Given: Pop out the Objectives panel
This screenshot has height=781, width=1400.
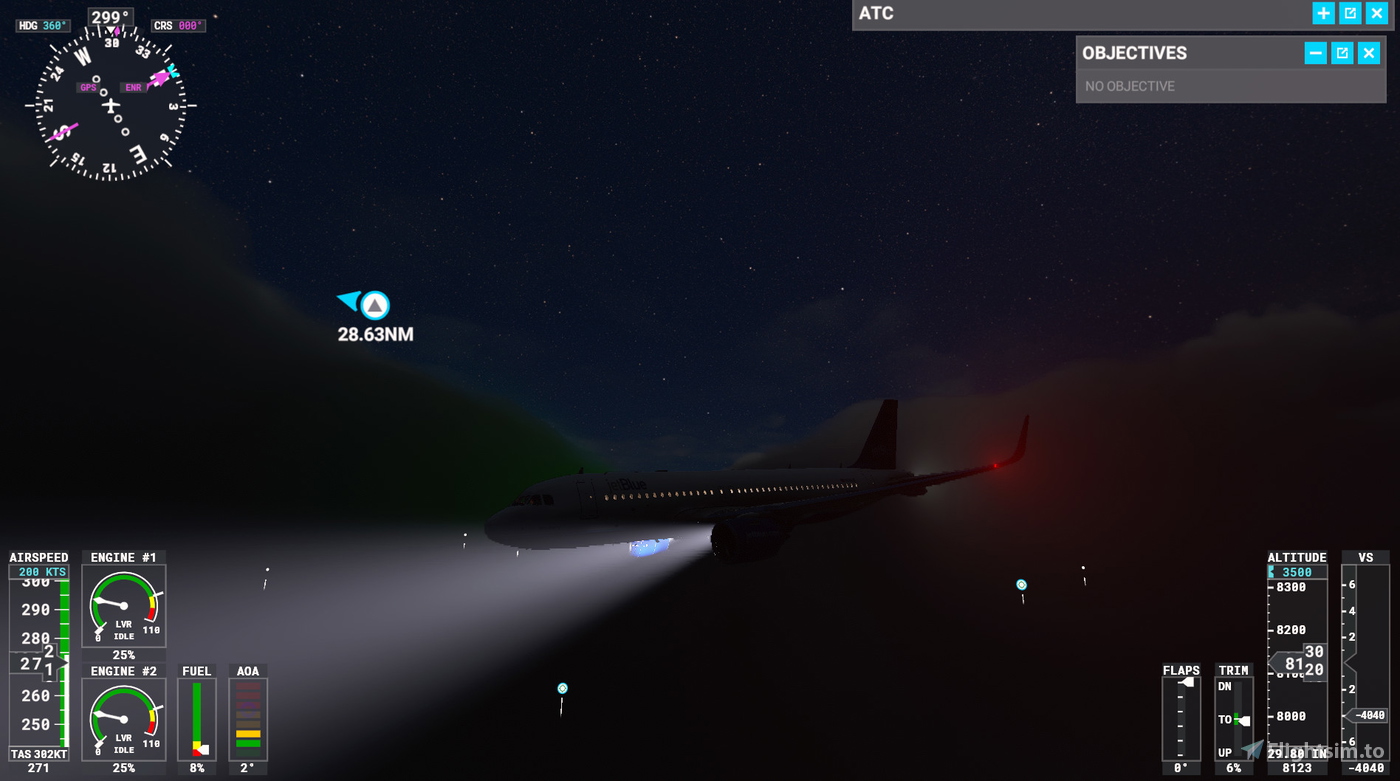Looking at the screenshot, I should tap(1340, 53).
